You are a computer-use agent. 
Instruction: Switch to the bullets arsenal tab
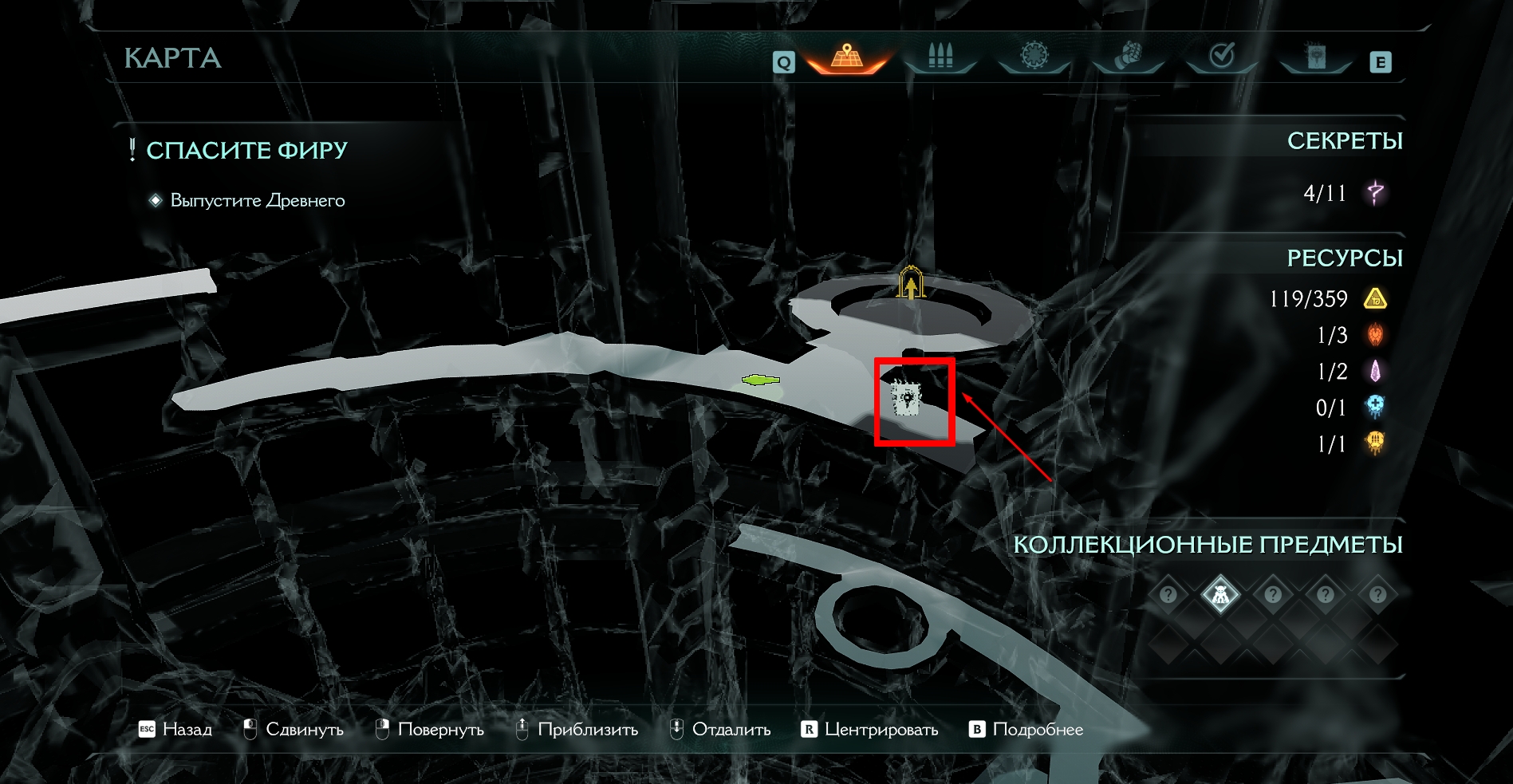941,57
